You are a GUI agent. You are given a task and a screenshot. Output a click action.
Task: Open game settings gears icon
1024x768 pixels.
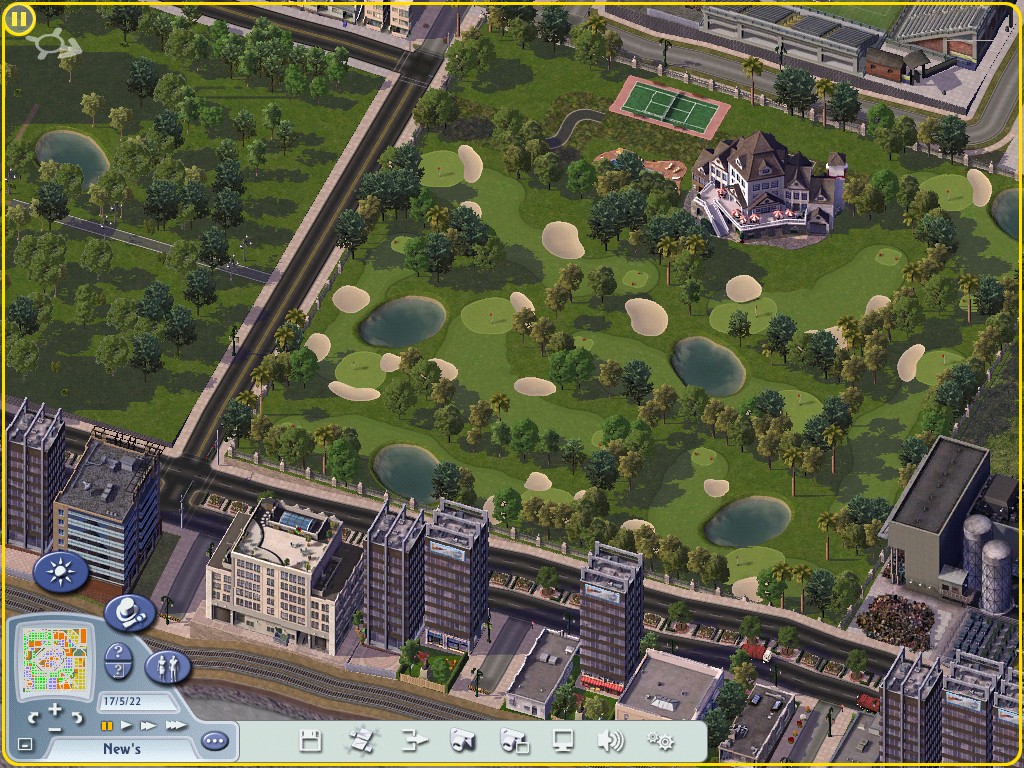point(660,741)
